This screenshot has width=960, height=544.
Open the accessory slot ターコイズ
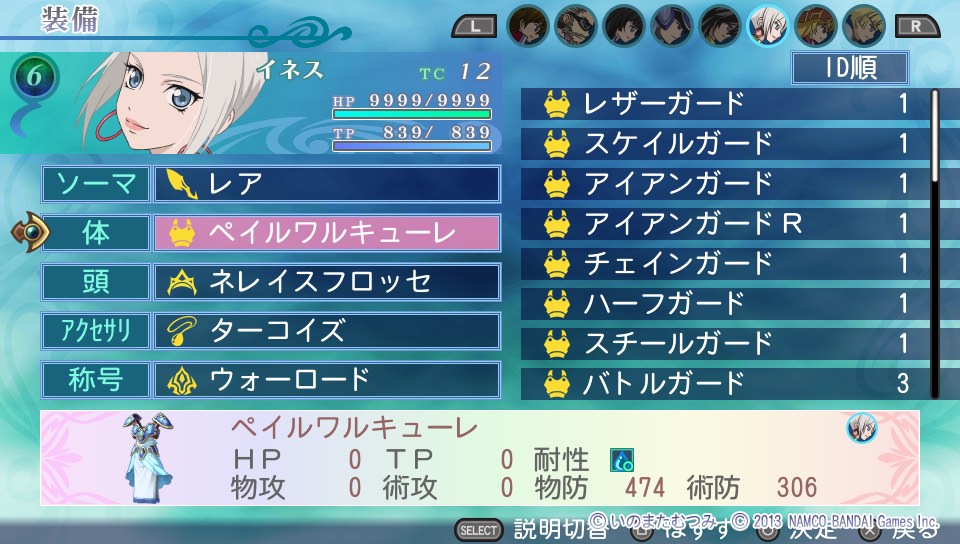point(326,331)
